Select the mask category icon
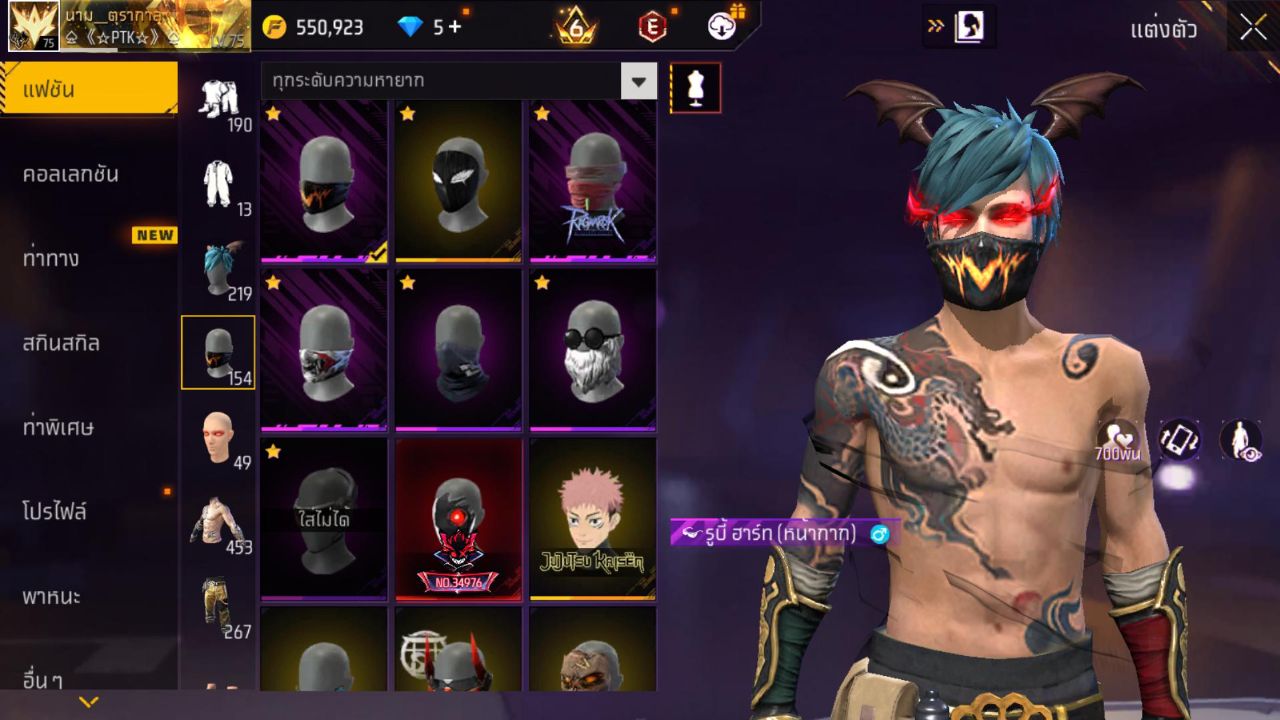 (218, 352)
